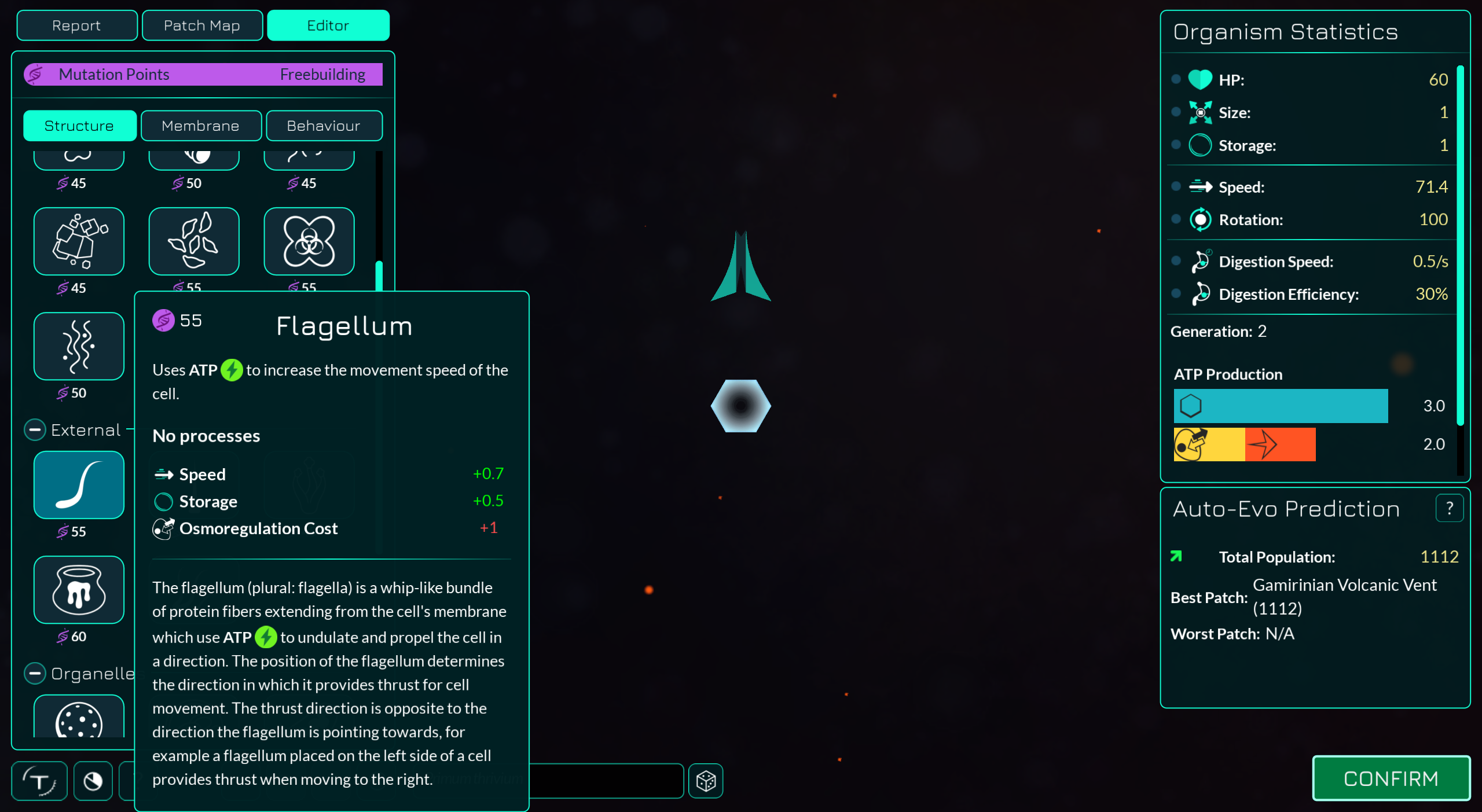Click the Mutation Points DNA icon
The image size is (1482, 812).
coord(35,74)
